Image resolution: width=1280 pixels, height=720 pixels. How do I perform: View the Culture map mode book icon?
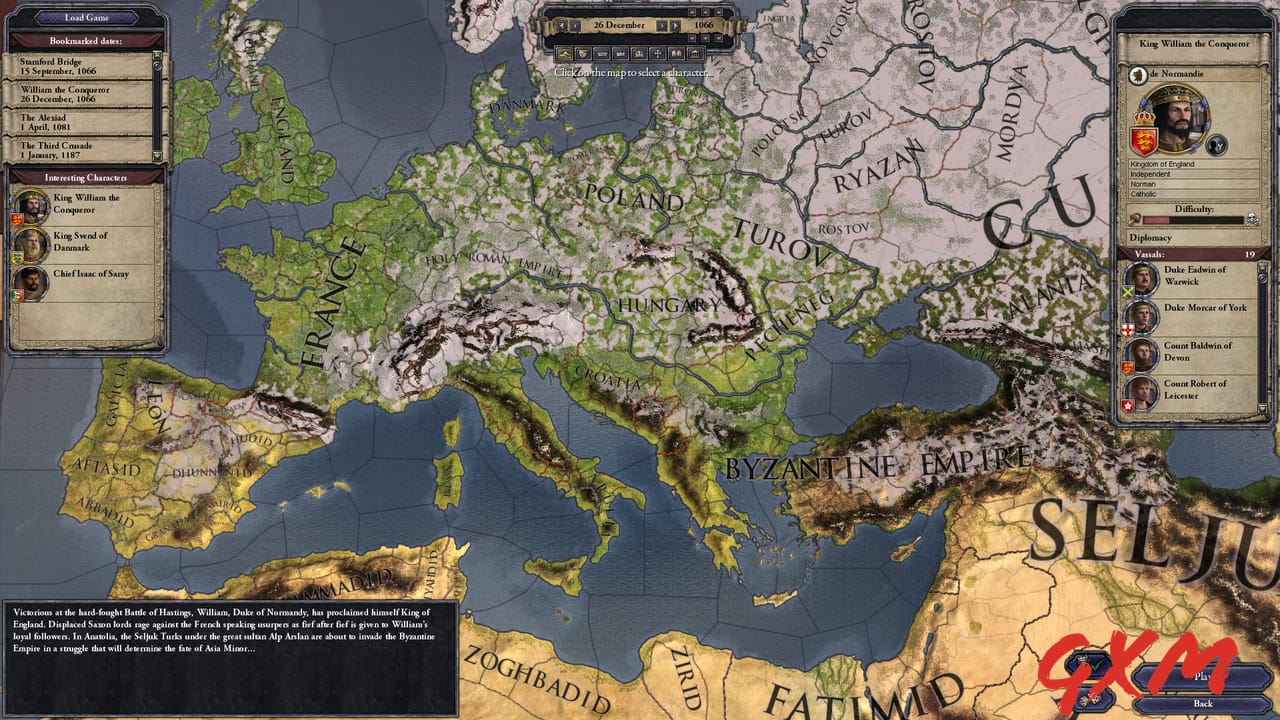677,53
